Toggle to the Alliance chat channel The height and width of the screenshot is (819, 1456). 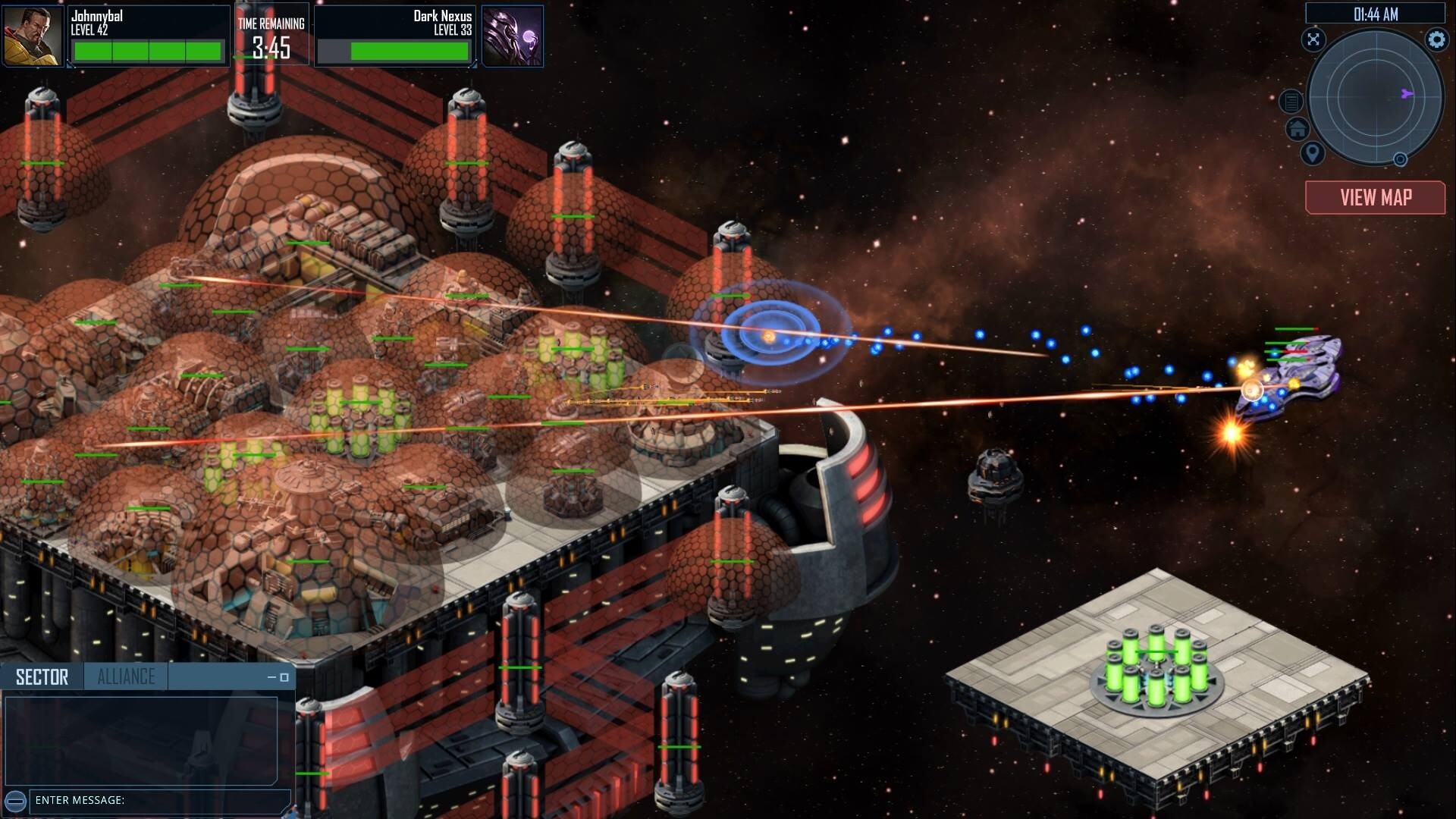click(x=127, y=675)
